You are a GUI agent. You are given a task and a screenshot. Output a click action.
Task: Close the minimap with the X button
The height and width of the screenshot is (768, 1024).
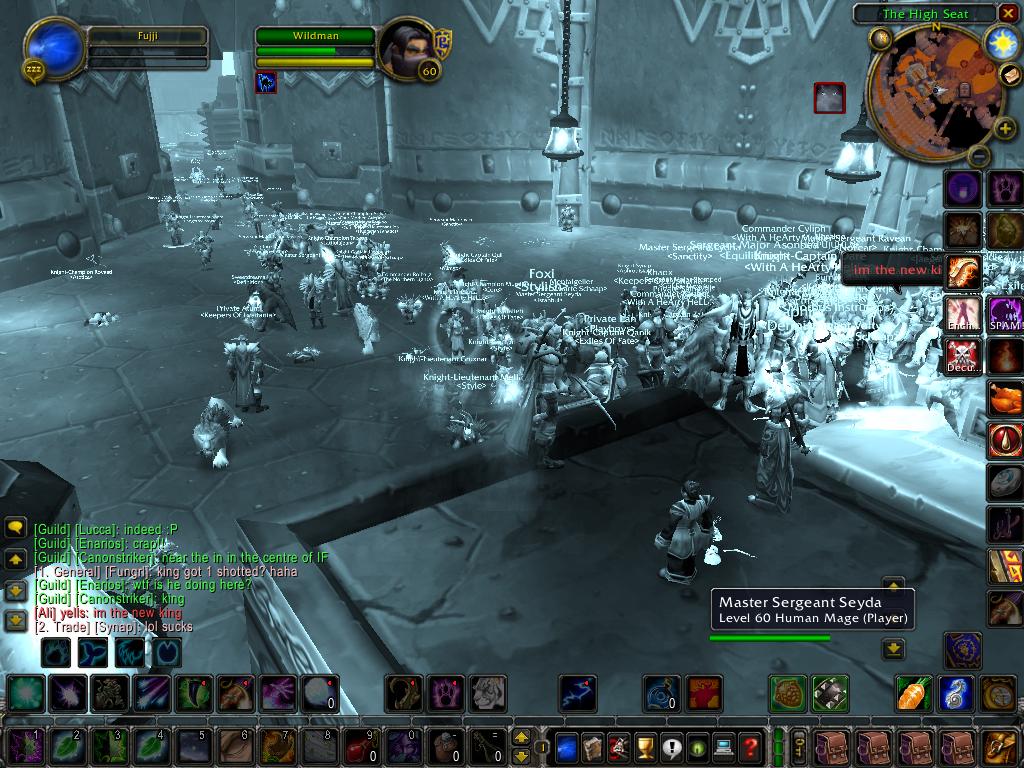tap(1008, 13)
